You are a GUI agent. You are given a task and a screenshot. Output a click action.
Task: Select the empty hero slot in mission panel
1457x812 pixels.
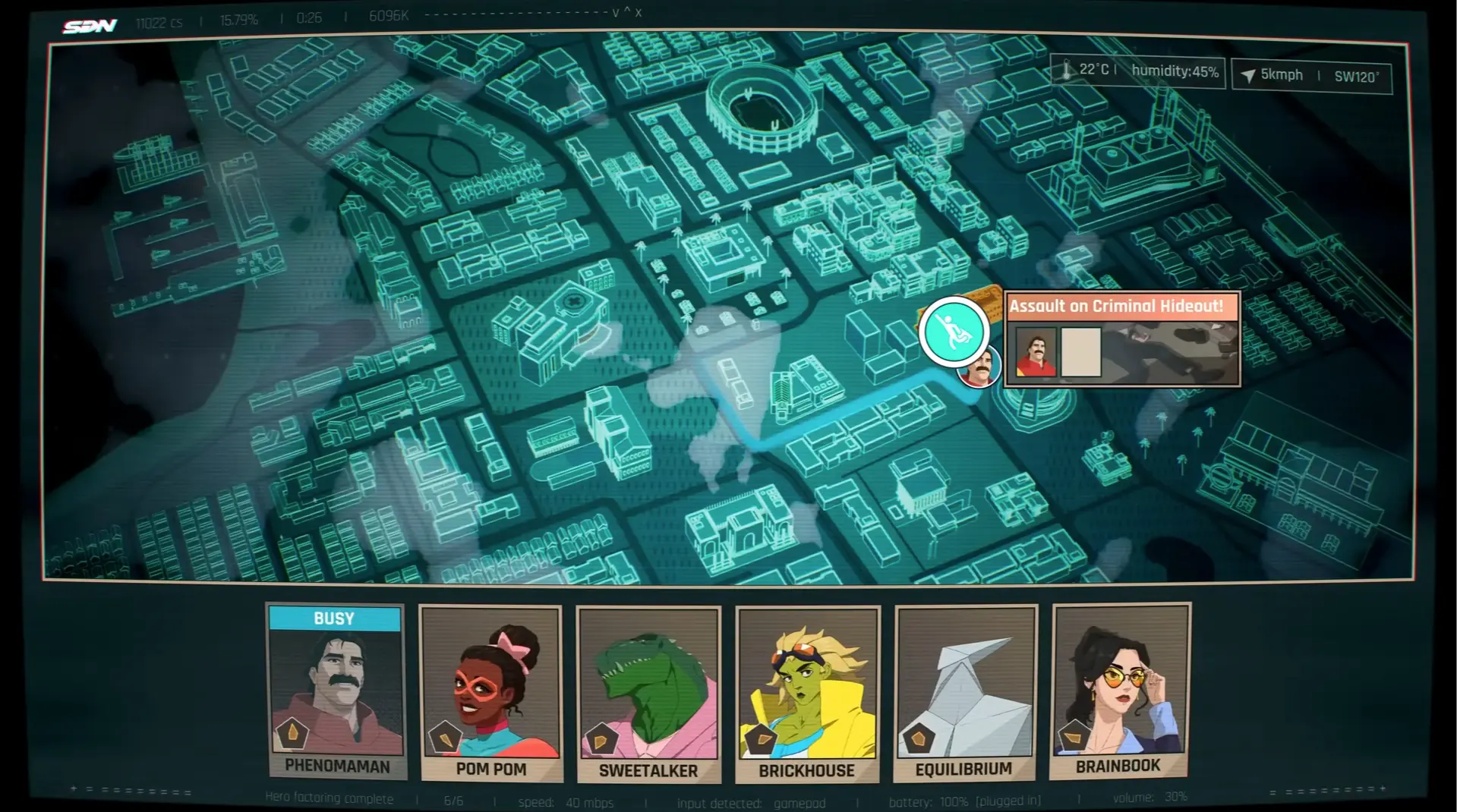click(x=1080, y=352)
